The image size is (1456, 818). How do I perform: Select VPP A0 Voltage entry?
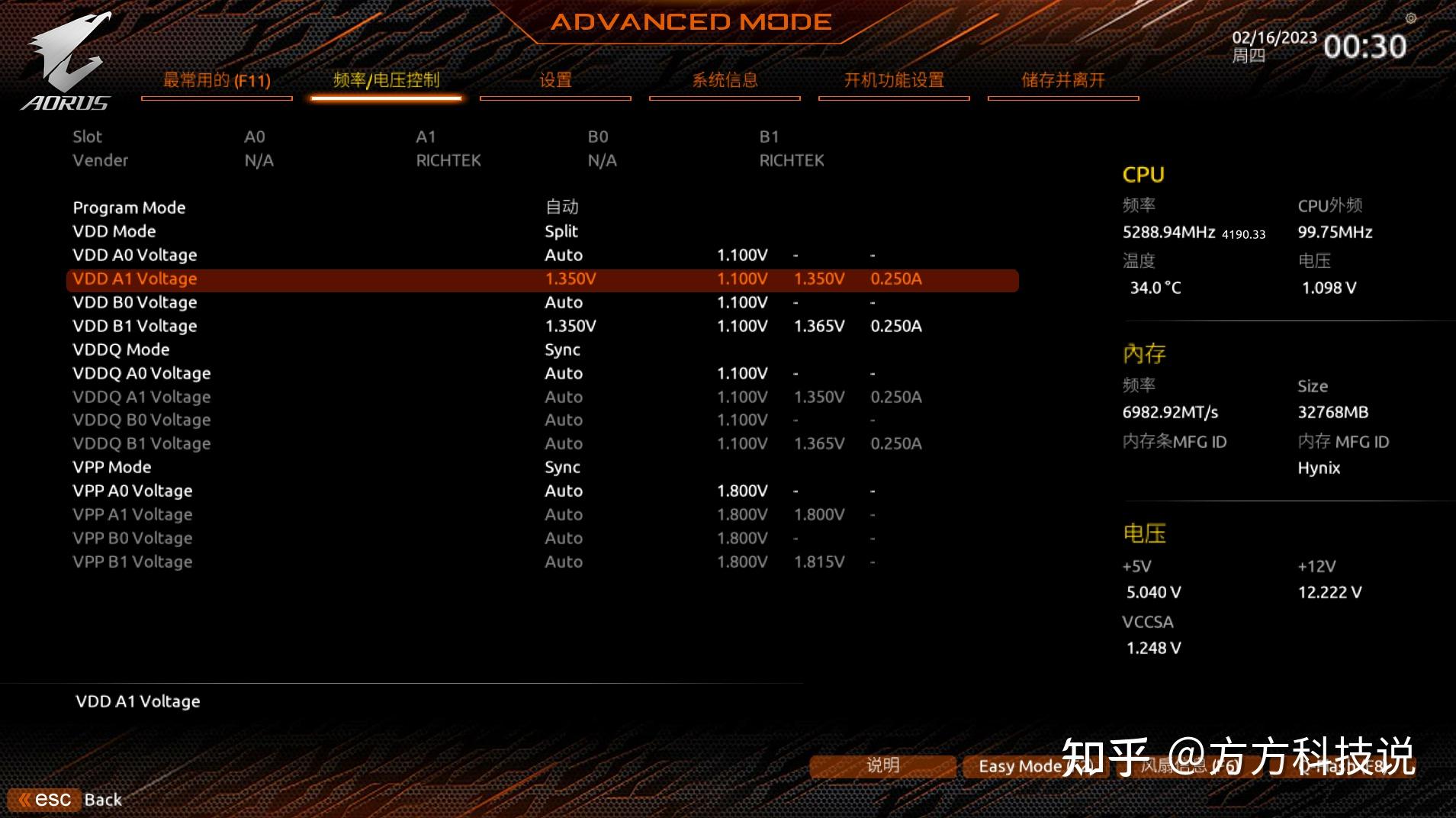point(133,491)
